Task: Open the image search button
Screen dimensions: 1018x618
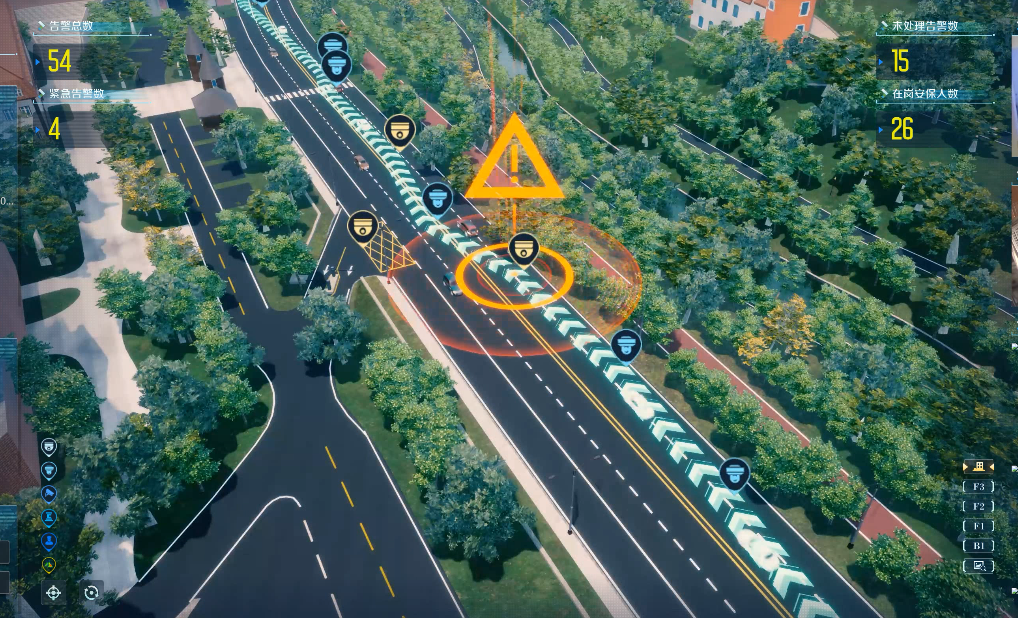Action: (x=978, y=566)
